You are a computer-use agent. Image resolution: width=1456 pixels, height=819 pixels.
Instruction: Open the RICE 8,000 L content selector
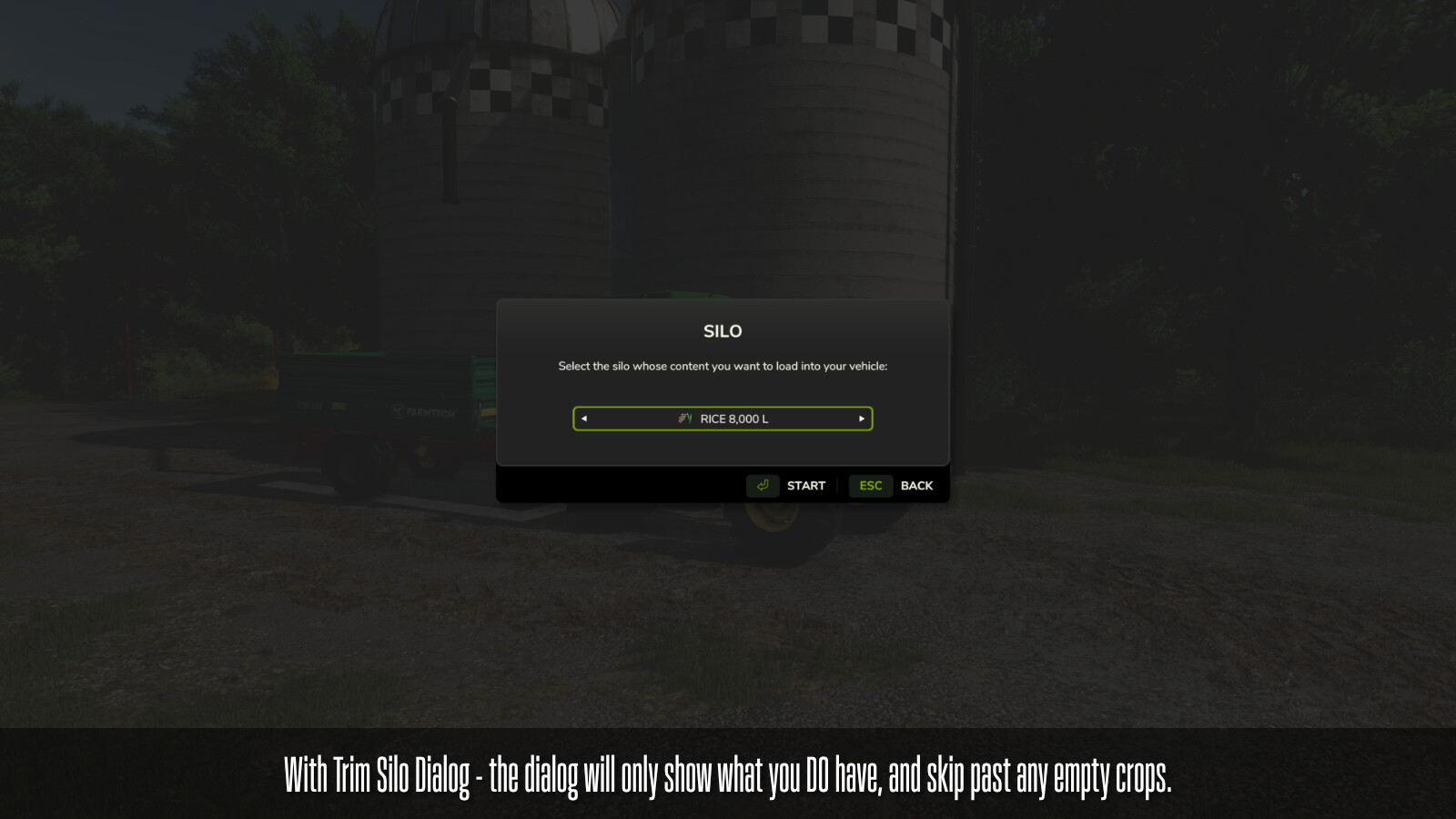click(x=722, y=419)
